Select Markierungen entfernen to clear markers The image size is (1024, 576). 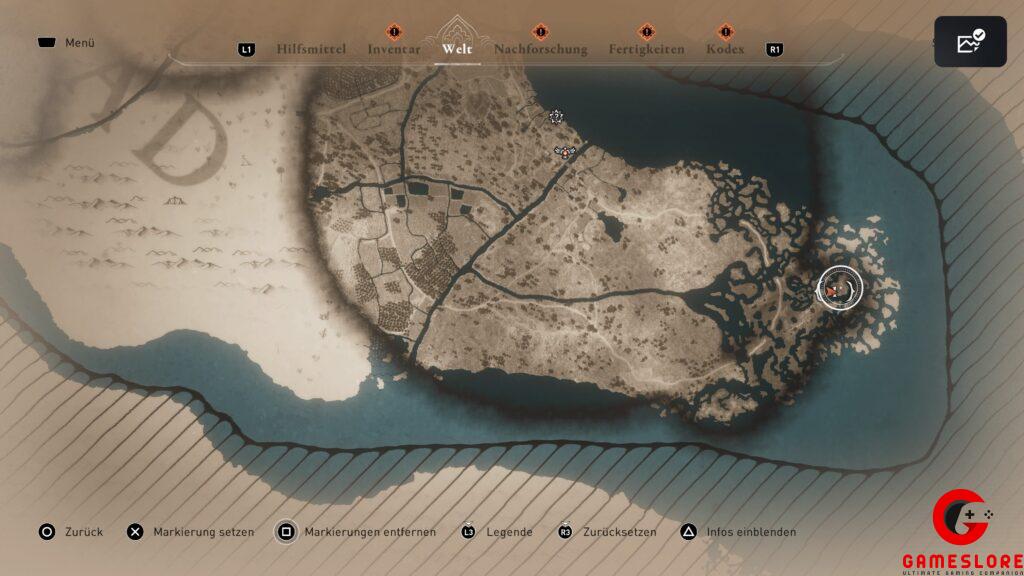[x=357, y=532]
